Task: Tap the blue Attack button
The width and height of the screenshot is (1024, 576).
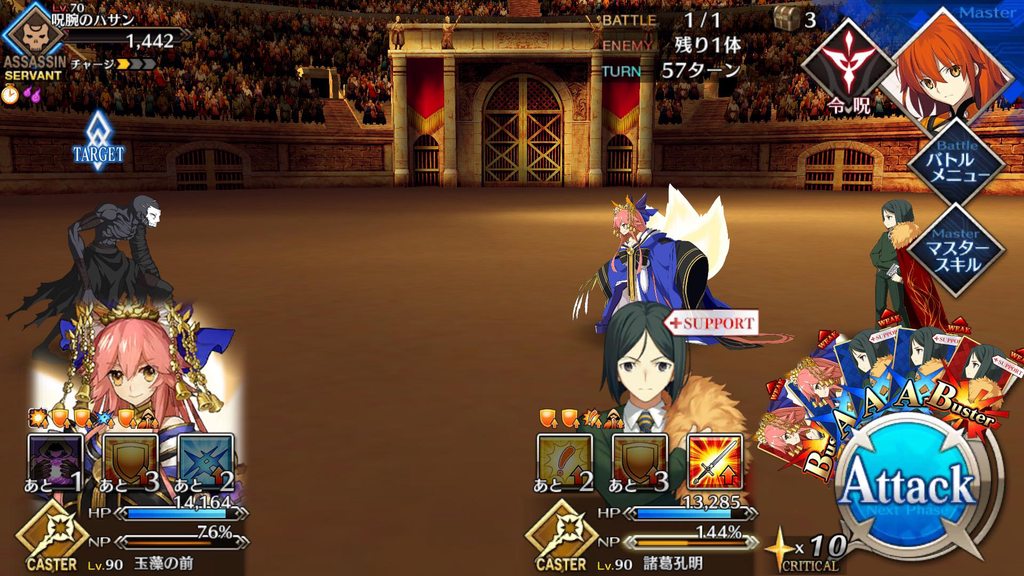Action: point(906,487)
